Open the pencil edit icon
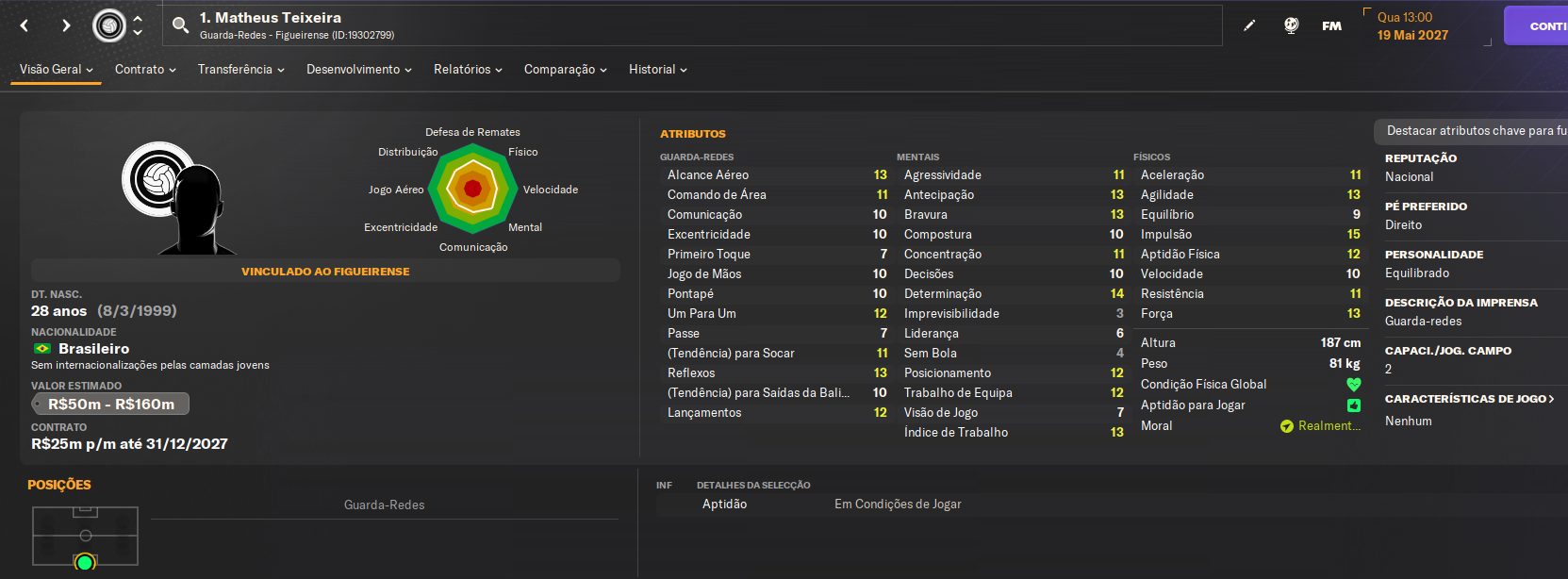Image resolution: width=1568 pixels, height=579 pixels. [1249, 25]
